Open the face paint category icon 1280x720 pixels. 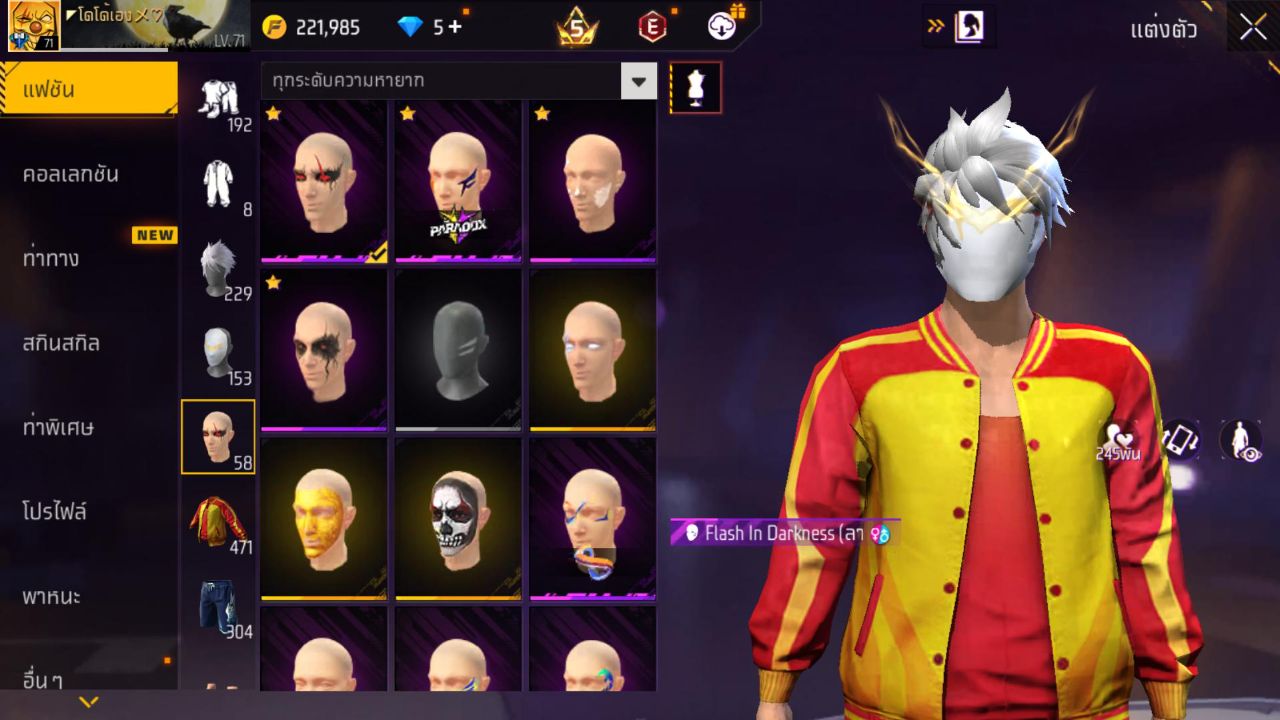[218, 437]
